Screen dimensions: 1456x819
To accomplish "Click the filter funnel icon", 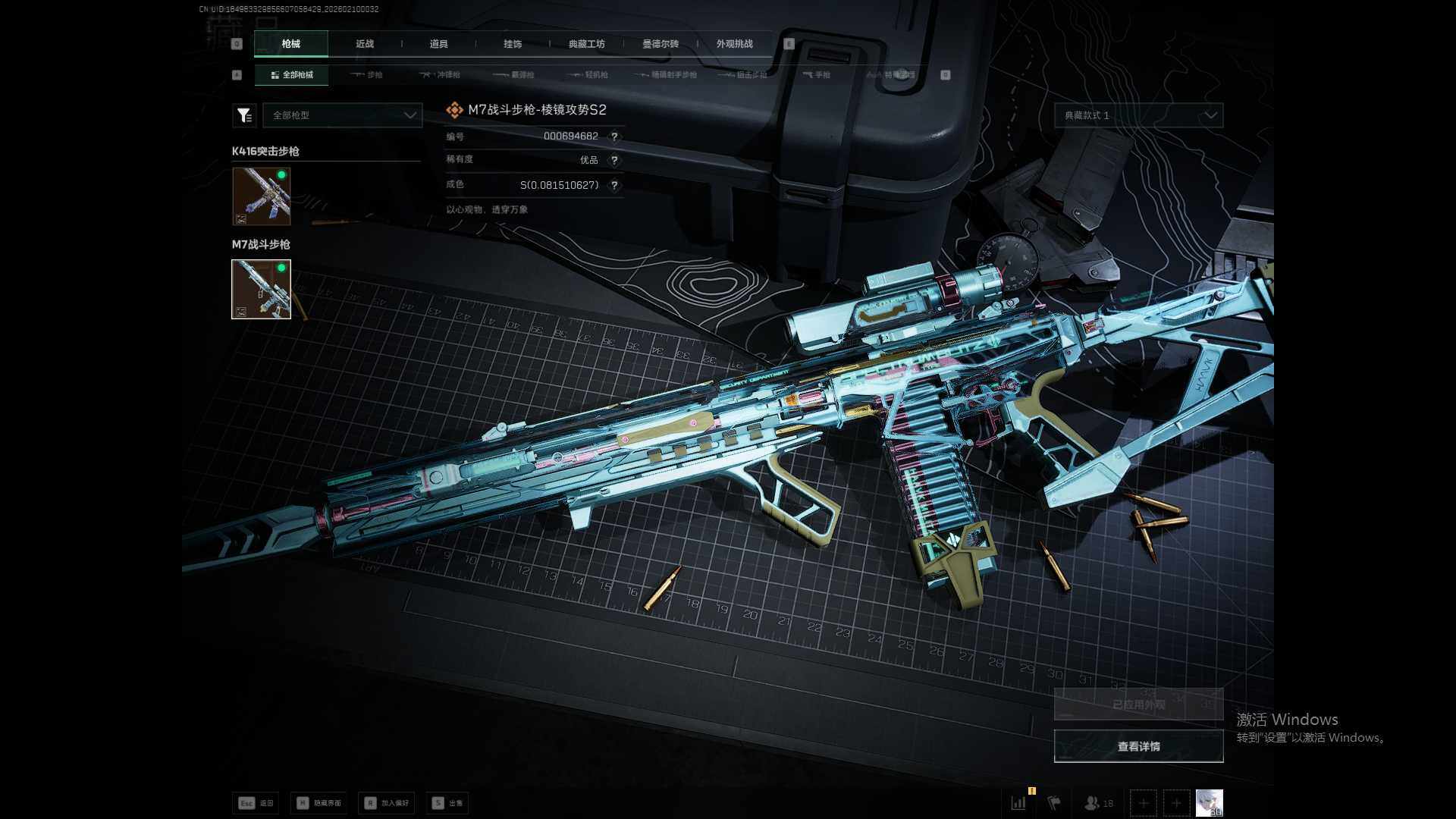I will tap(243, 115).
